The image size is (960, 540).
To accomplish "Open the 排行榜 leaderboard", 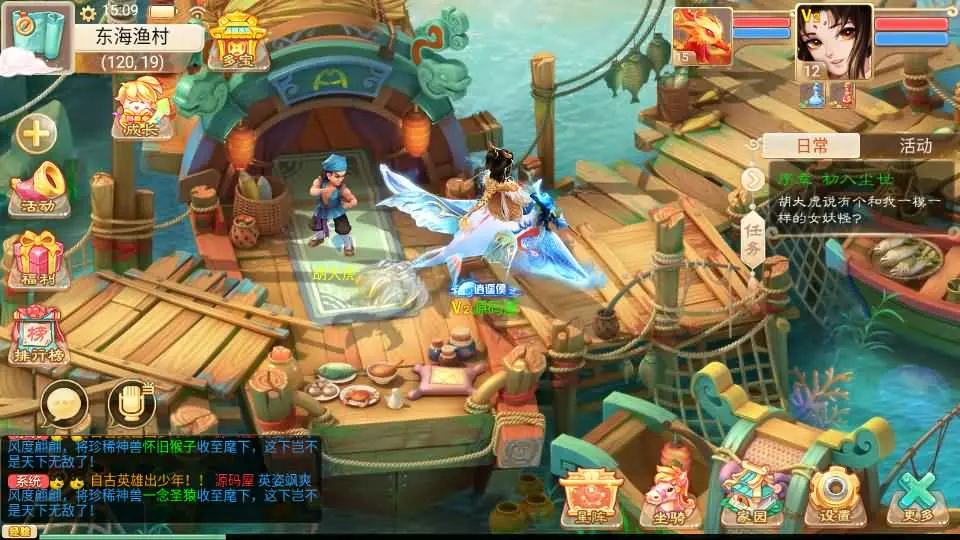I will [x=39, y=334].
